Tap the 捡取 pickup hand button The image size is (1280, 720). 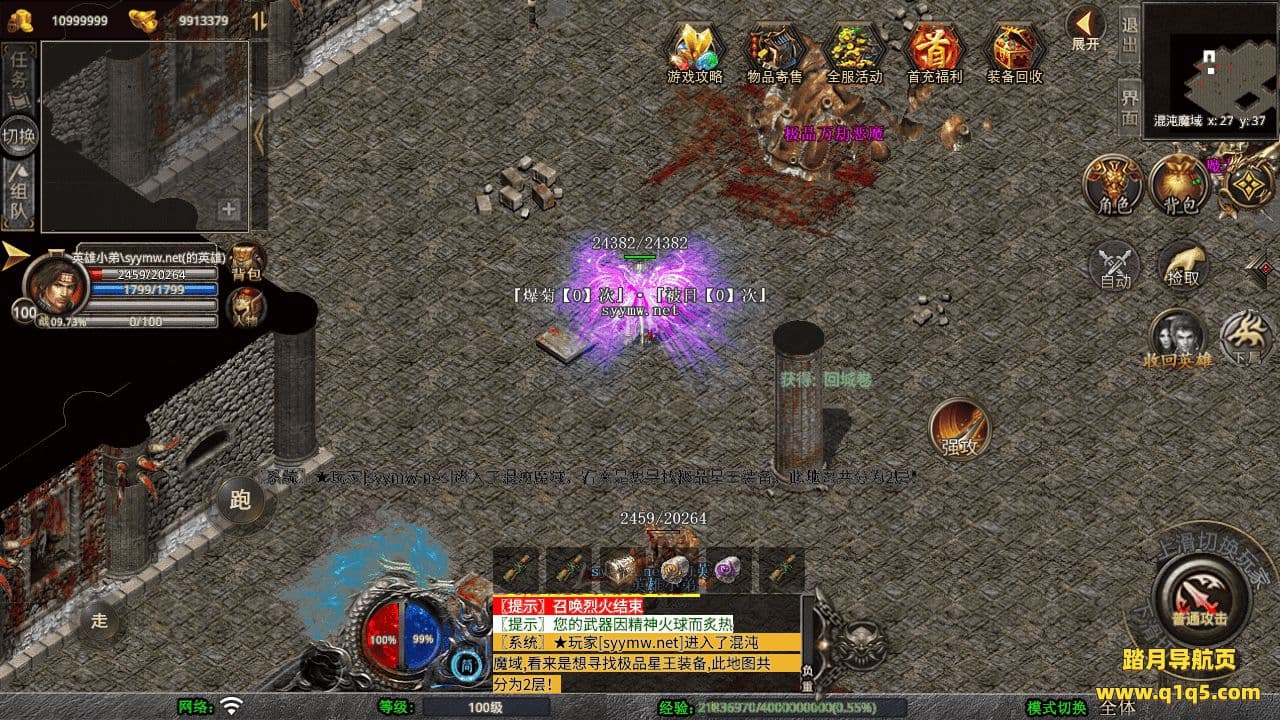pos(1182,264)
